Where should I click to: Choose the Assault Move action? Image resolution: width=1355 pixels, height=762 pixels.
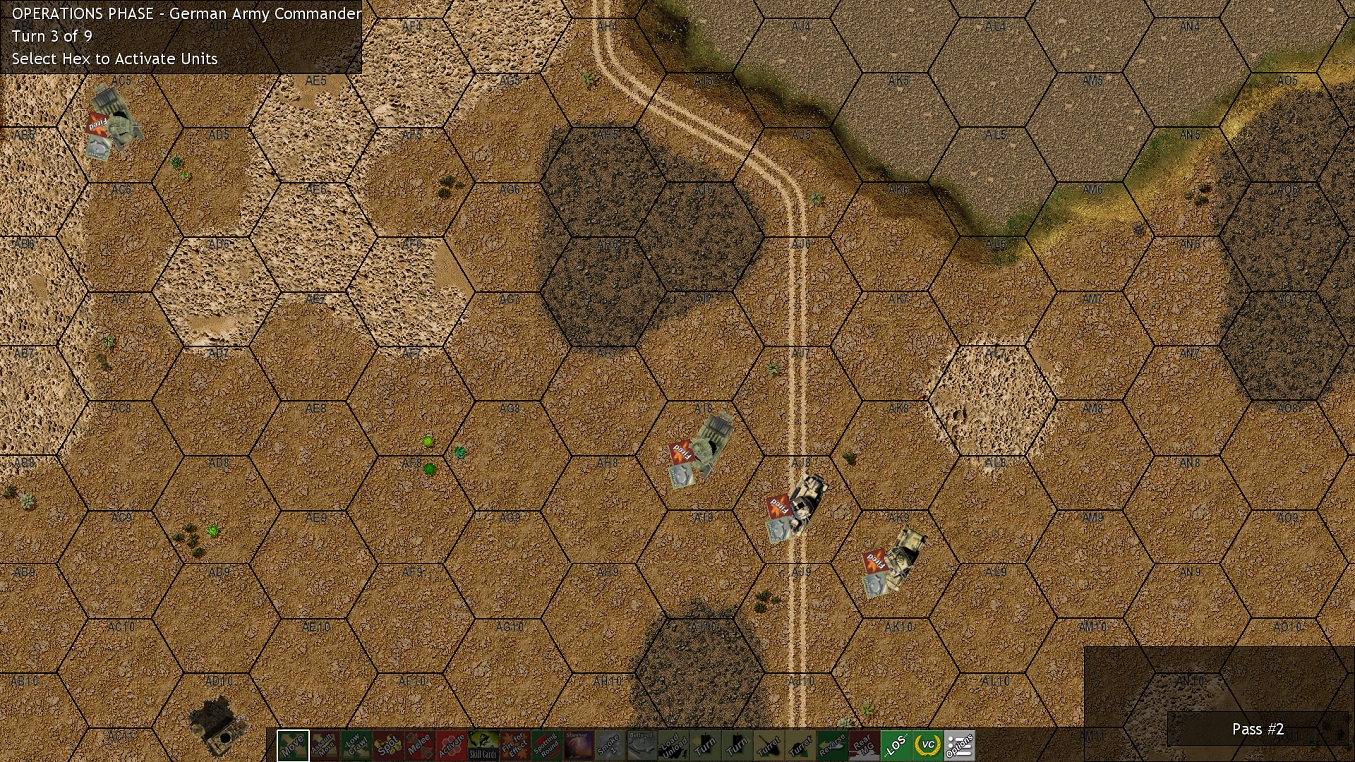325,745
